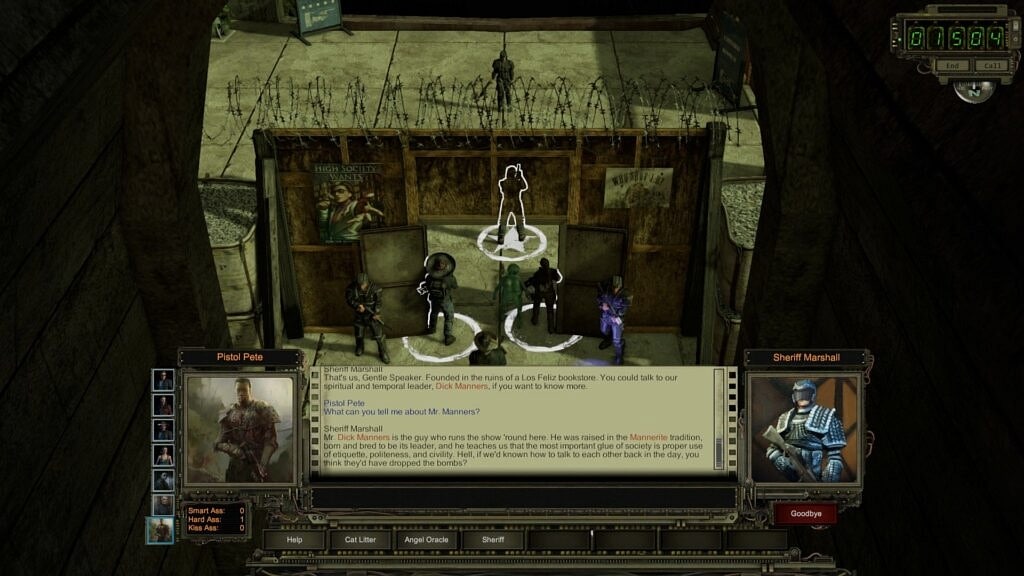Ask Sheriff Marshall about the Sheriff topic
Screen dimensions: 1024x576
(x=494, y=540)
